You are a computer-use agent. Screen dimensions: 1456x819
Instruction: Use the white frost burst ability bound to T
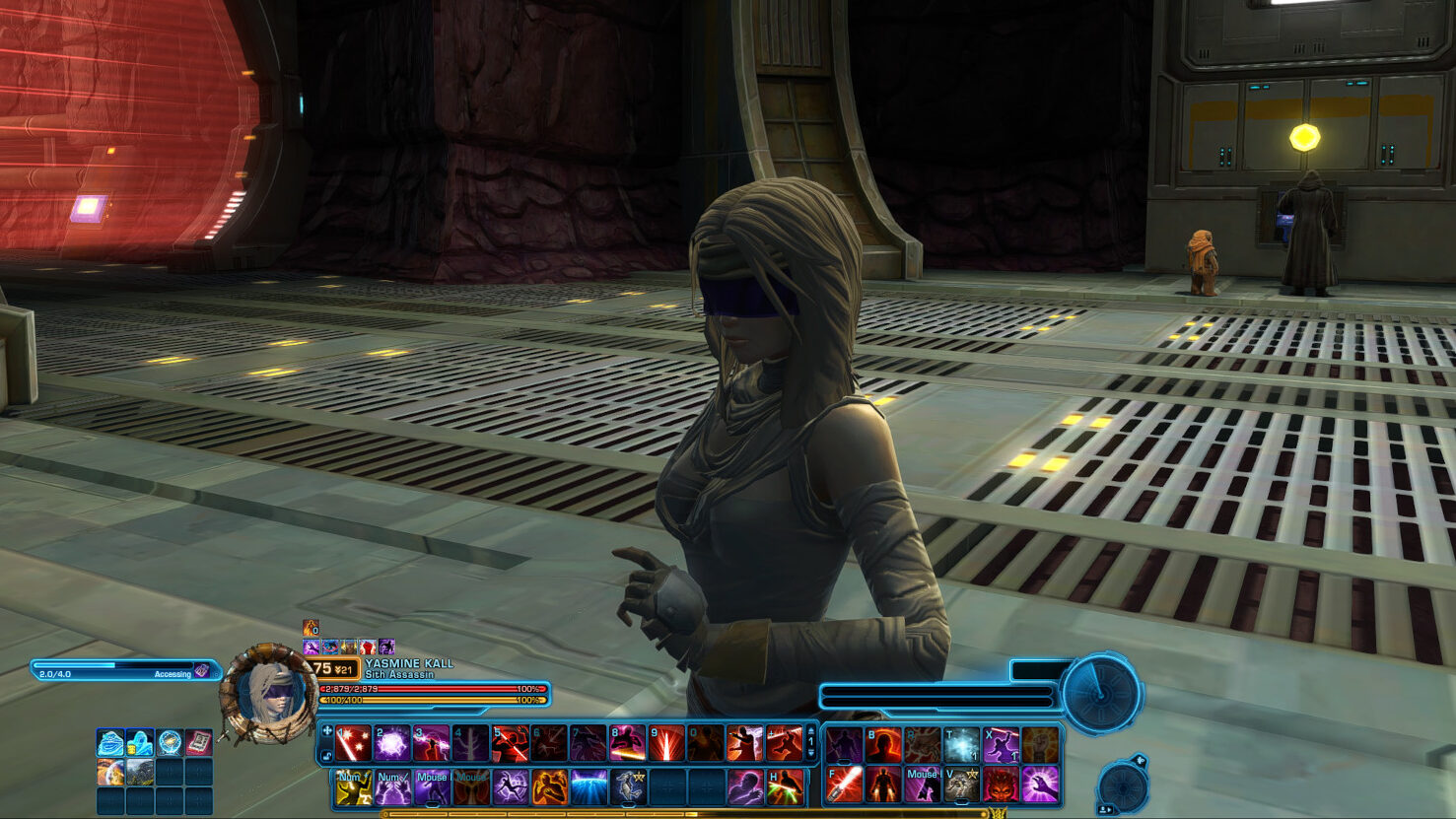(x=961, y=745)
